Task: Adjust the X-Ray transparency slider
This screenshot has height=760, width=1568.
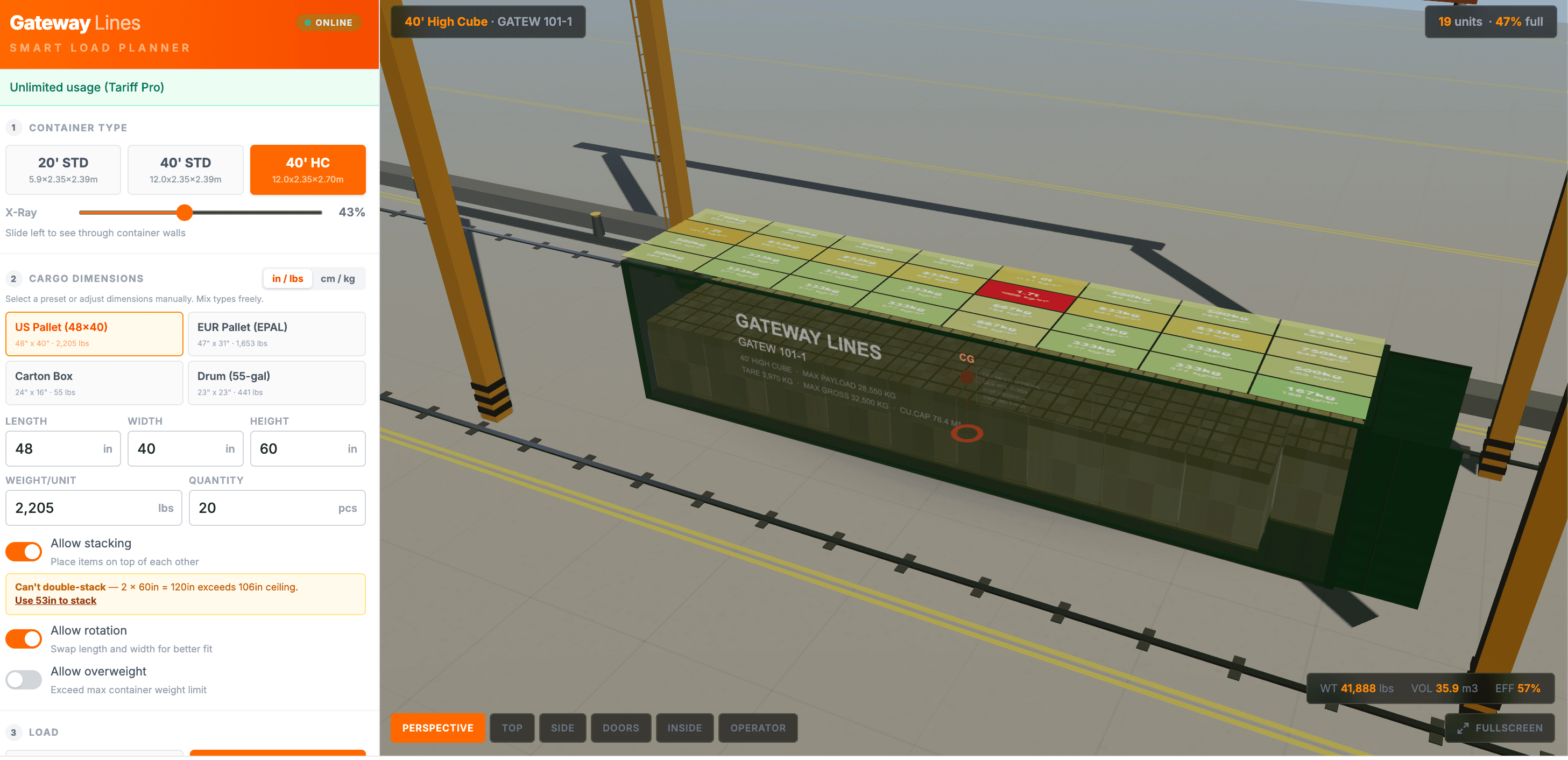Action: pyautogui.click(x=185, y=213)
